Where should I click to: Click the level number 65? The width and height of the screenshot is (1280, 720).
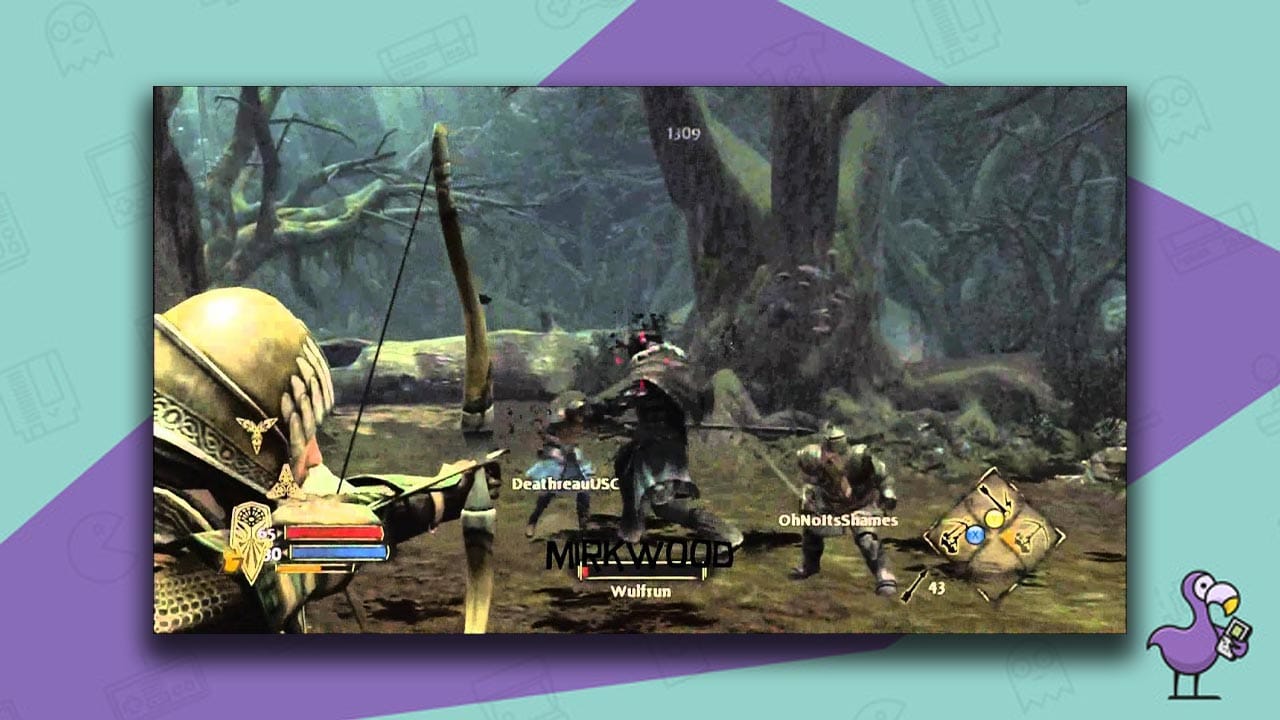point(265,534)
